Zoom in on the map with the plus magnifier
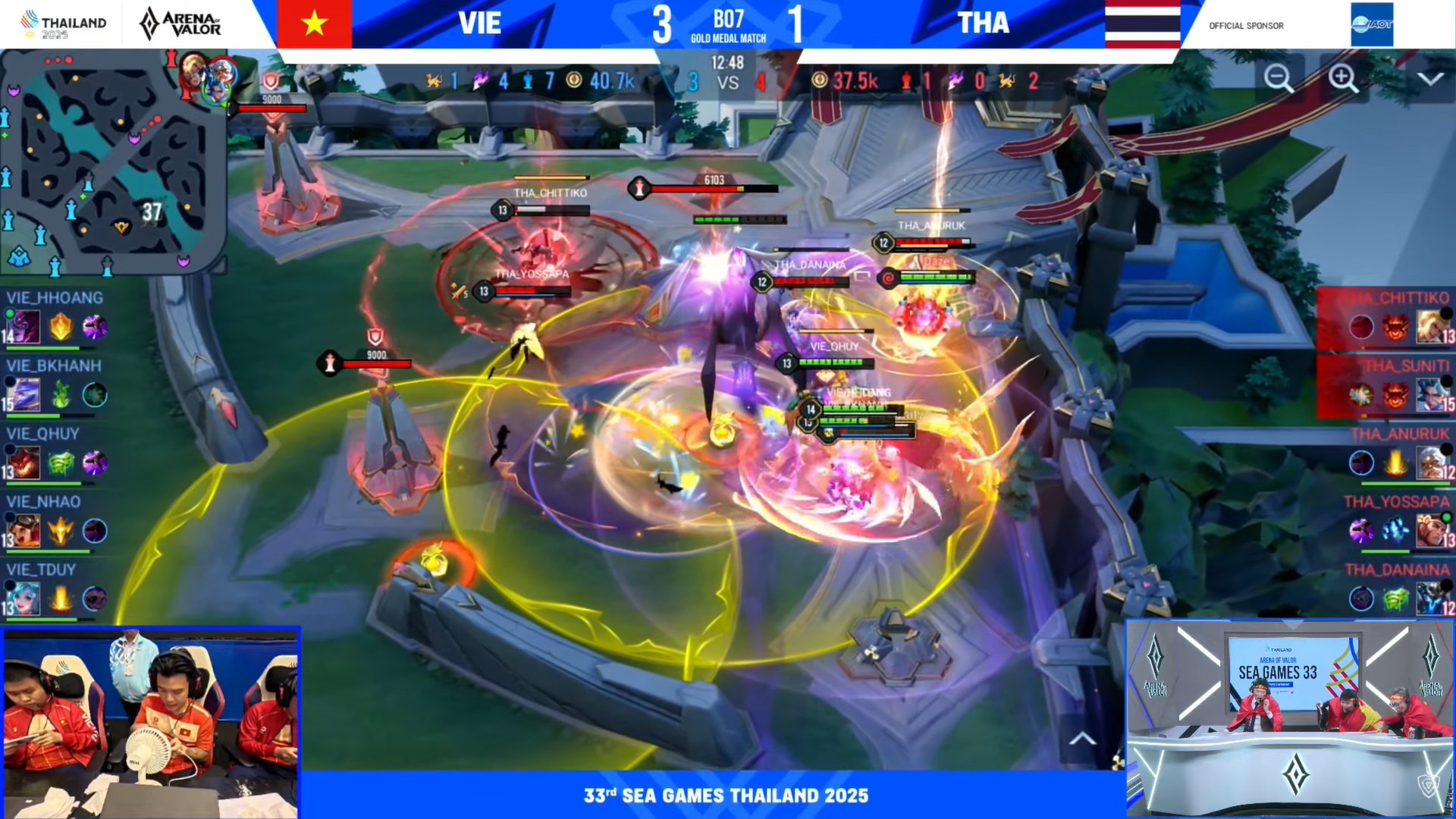This screenshot has width=1456, height=819. coord(1342,78)
